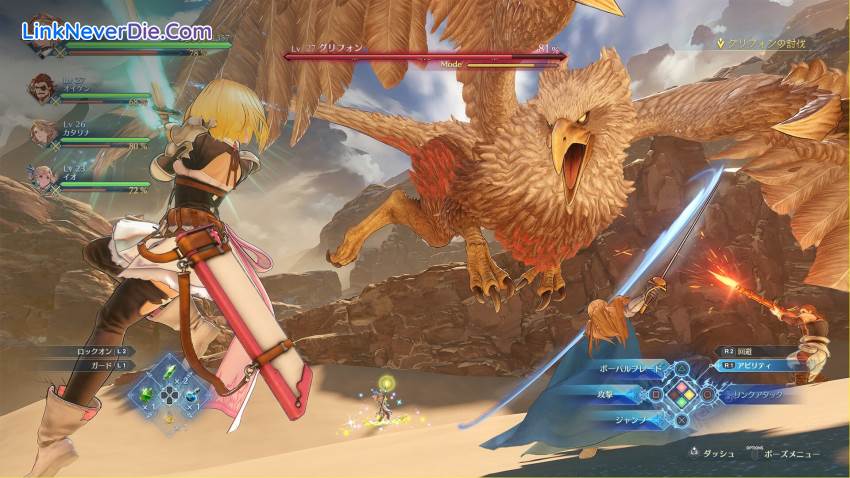Visit the LinkNeverDie.Com watermark link
The image size is (850, 478).
pos(116,32)
